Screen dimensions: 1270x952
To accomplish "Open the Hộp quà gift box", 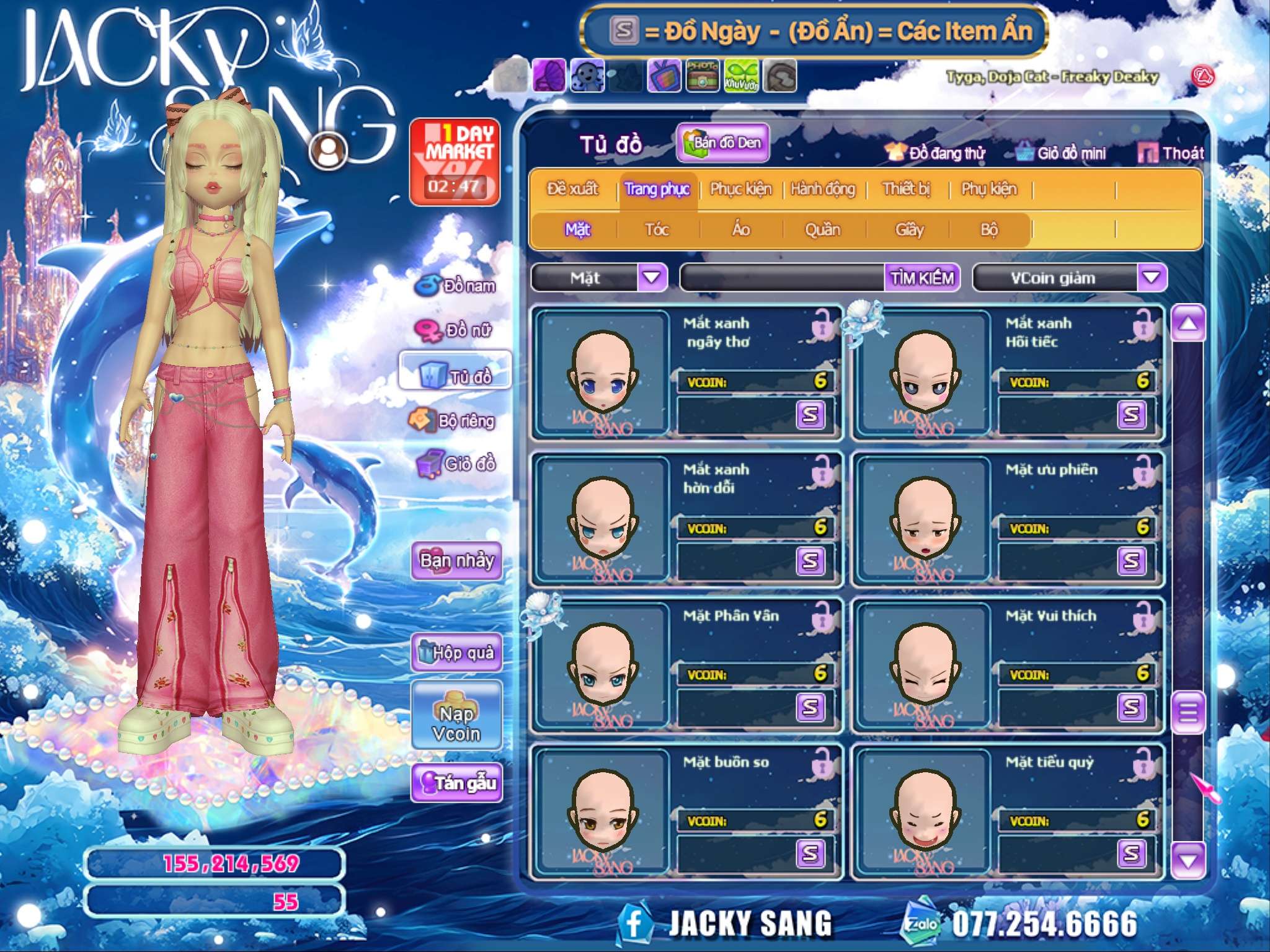I will coord(456,652).
